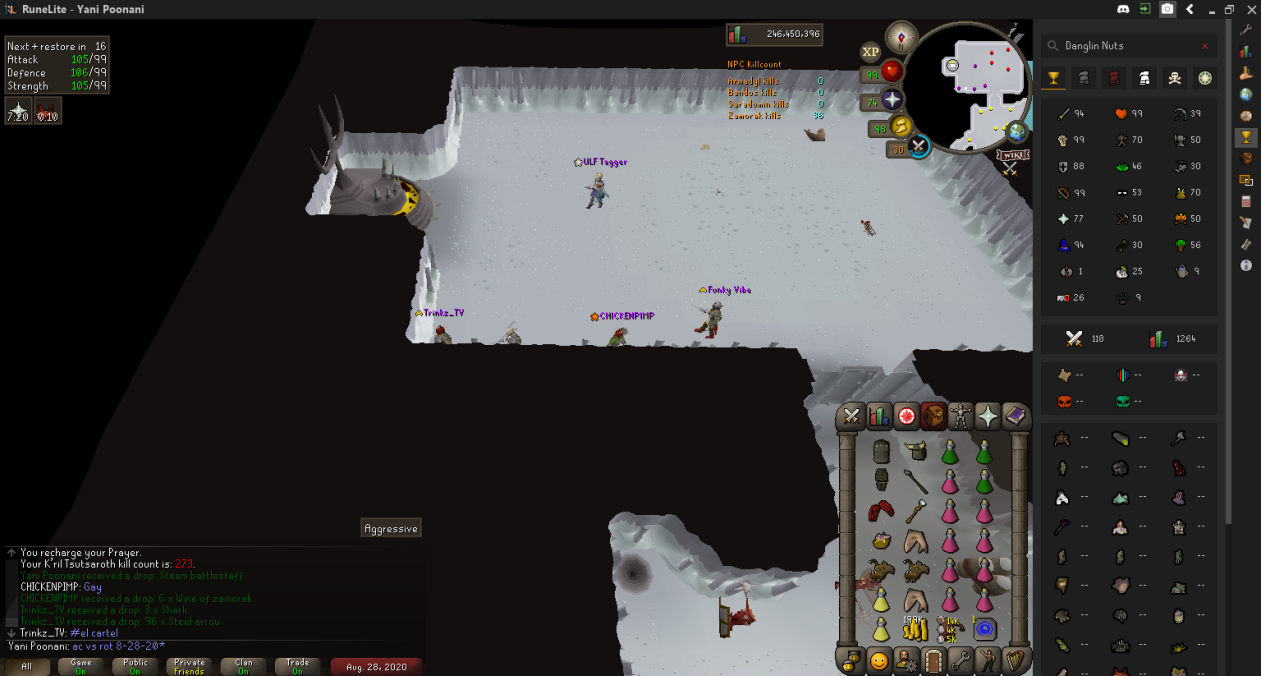Screen dimensions: 1261x676
Task: Show the Worn Equipment tab
Action: pos(960,416)
